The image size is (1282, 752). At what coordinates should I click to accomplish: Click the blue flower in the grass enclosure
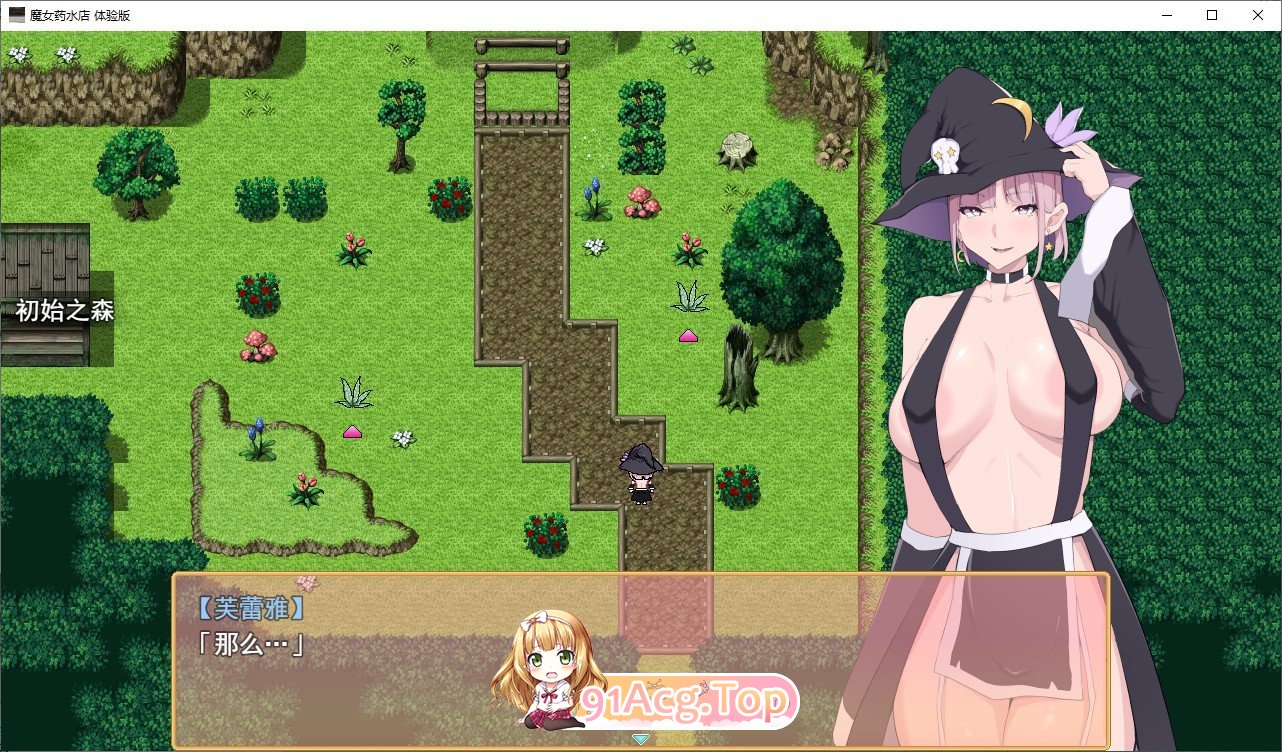[258, 428]
